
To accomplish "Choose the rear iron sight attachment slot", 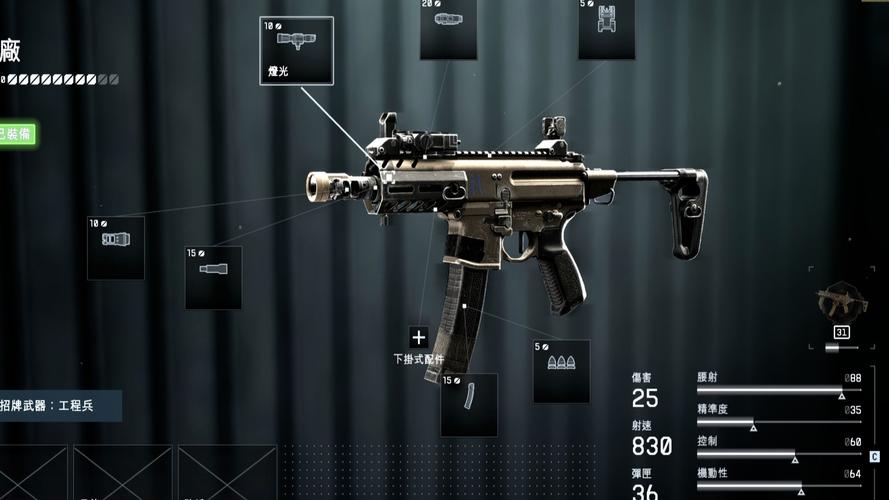I will tap(606, 28).
